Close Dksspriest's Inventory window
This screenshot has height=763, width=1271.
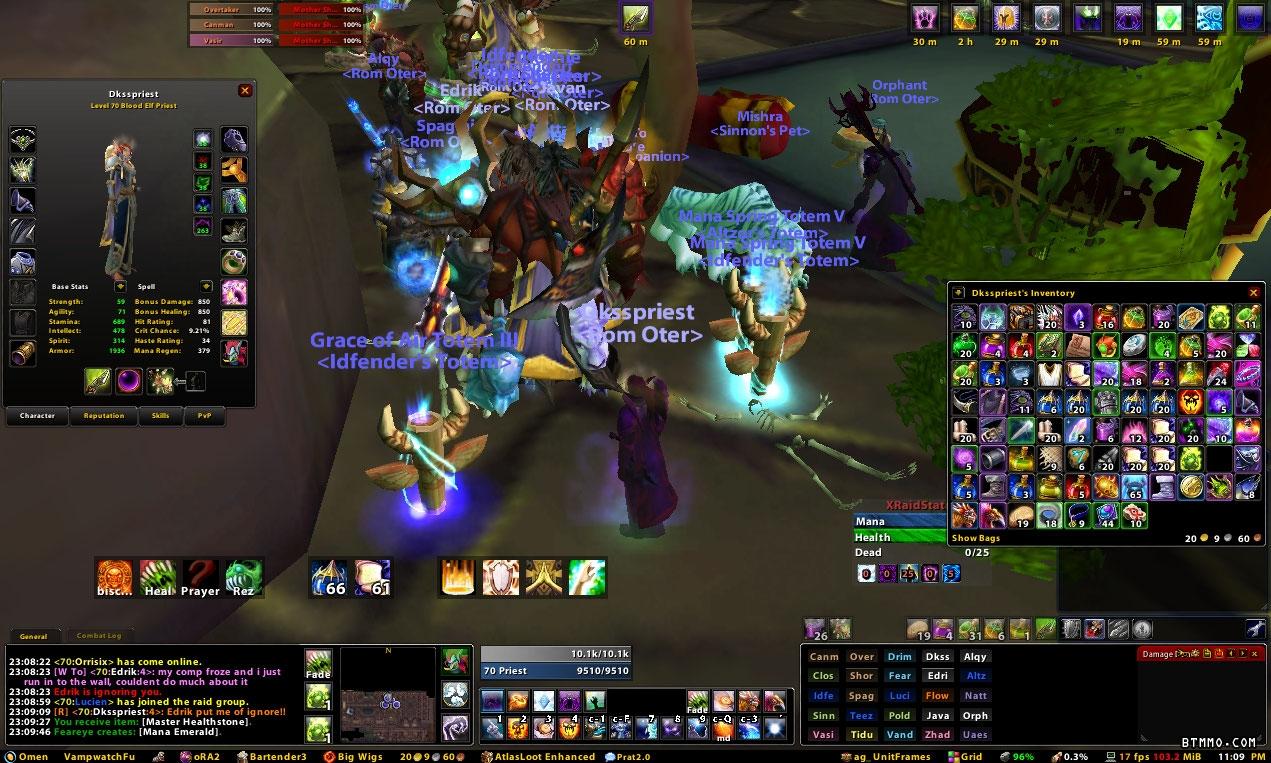pyautogui.click(x=1254, y=293)
